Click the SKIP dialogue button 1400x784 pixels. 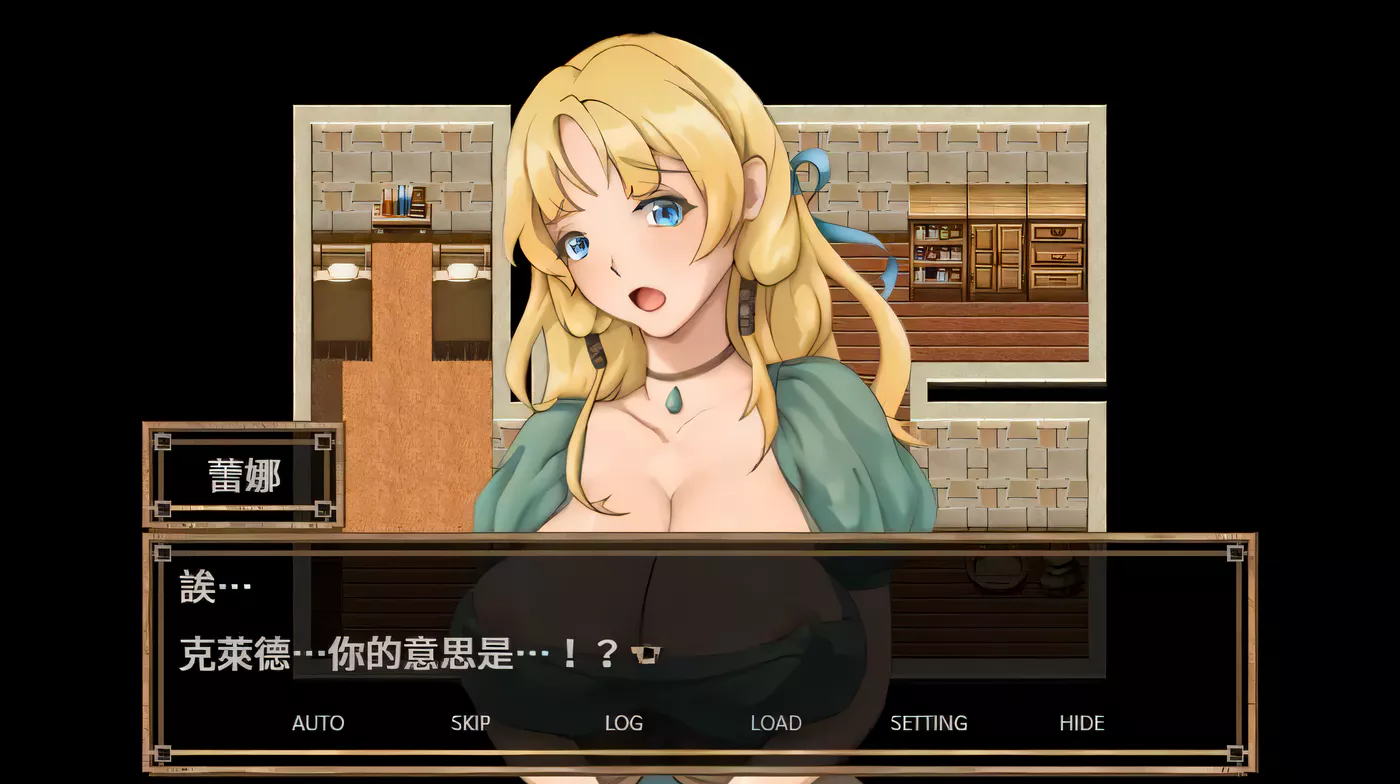pyautogui.click(x=470, y=723)
